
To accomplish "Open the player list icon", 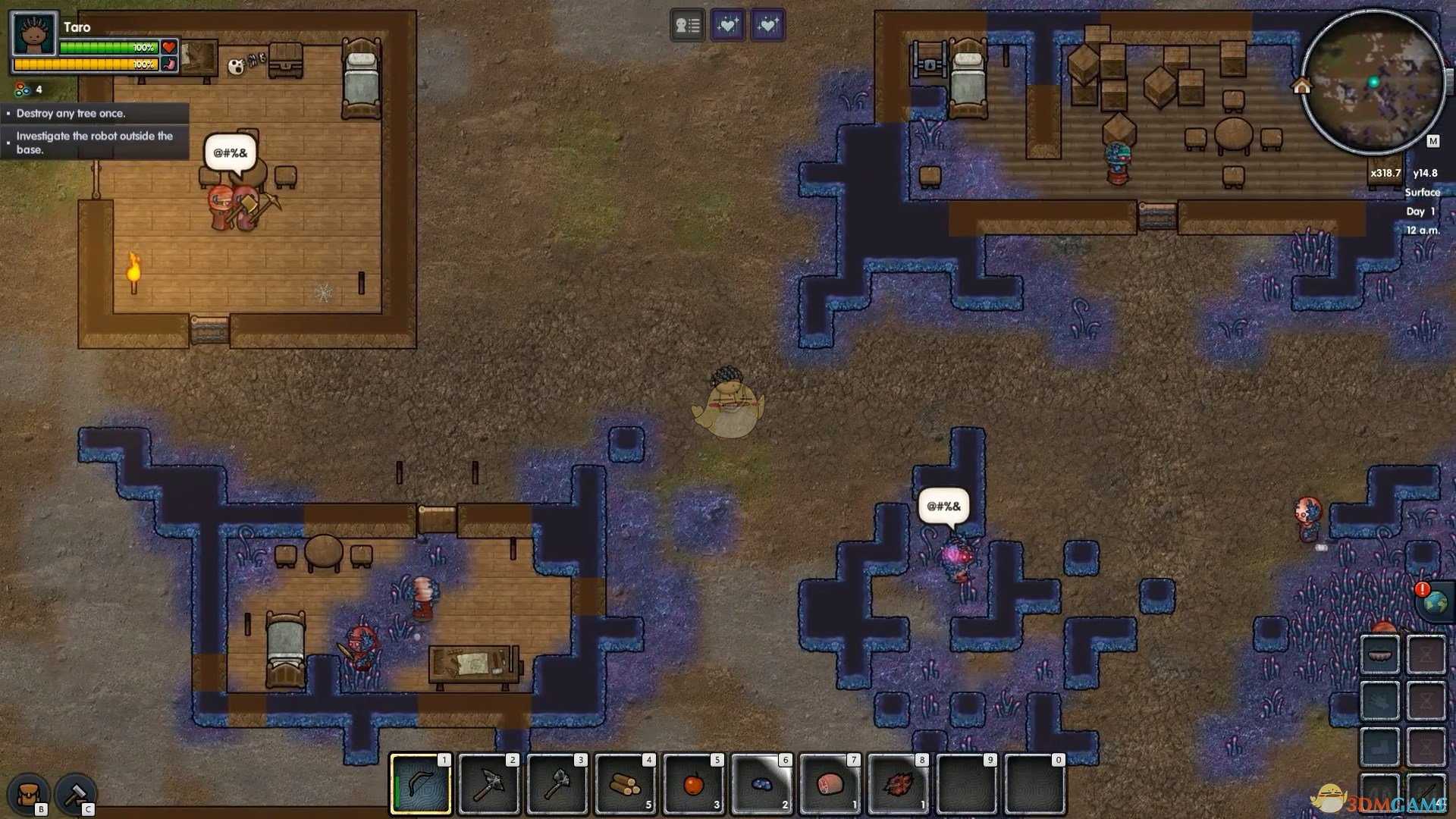I will click(x=688, y=26).
